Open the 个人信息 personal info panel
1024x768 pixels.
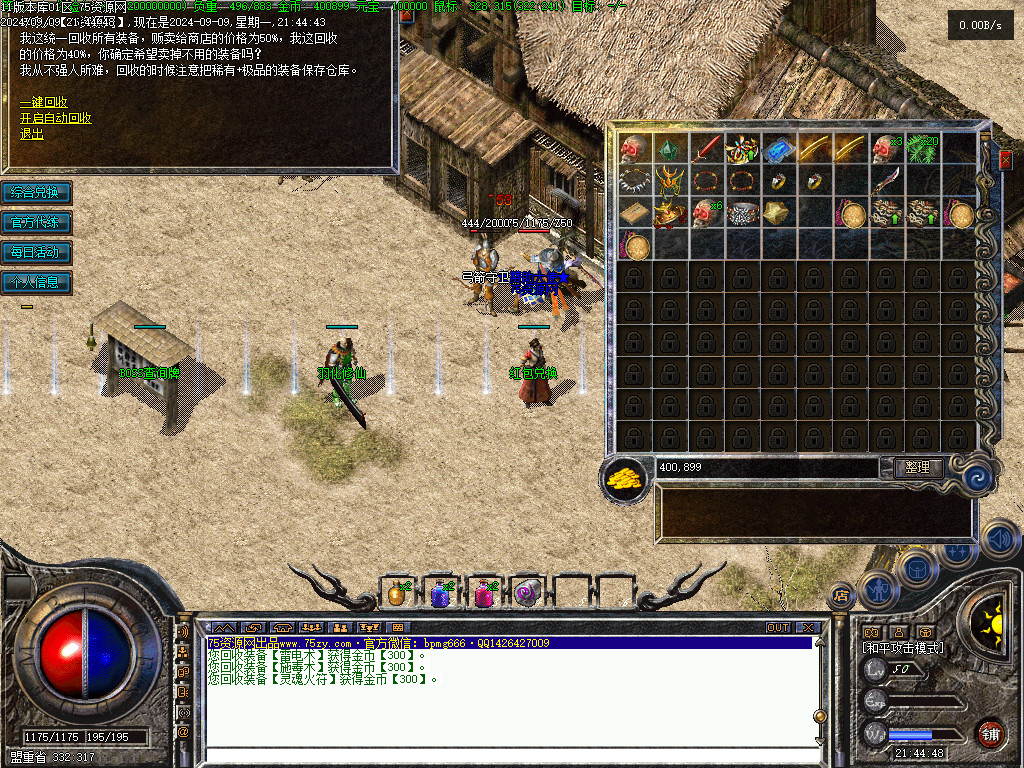click(x=36, y=282)
